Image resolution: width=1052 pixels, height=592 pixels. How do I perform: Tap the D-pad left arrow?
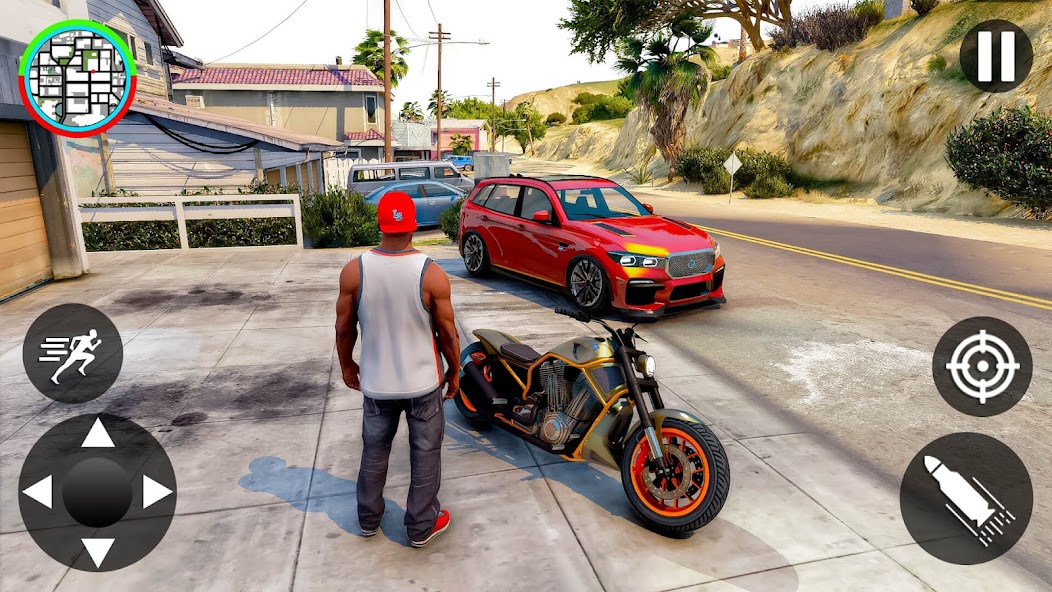coord(38,491)
